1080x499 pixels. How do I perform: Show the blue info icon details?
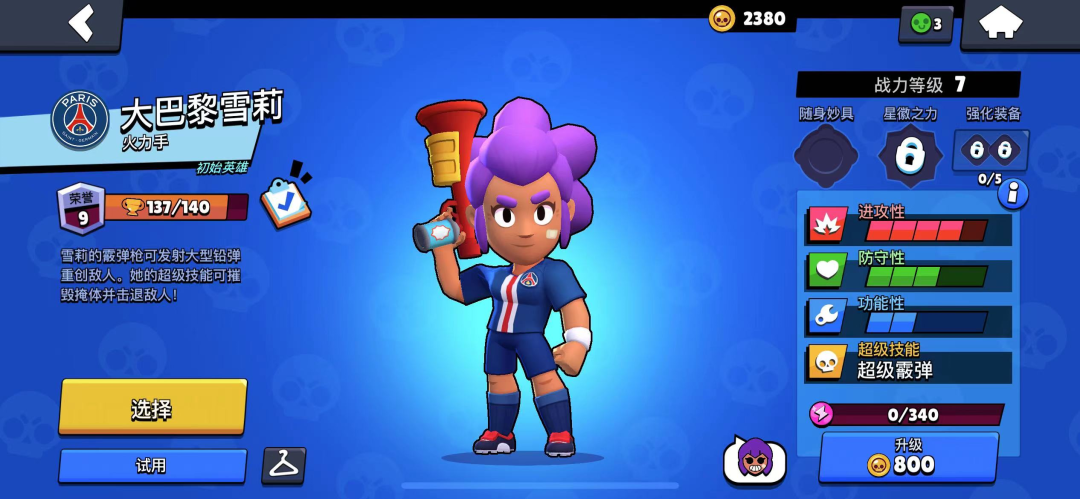pos(1013,193)
